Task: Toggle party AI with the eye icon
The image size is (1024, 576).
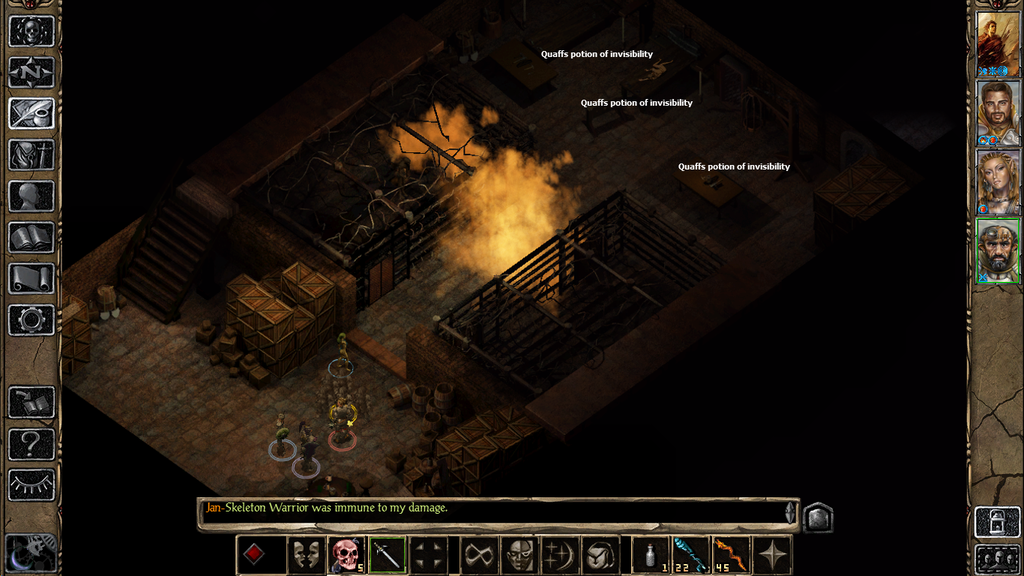Action: (x=31, y=485)
